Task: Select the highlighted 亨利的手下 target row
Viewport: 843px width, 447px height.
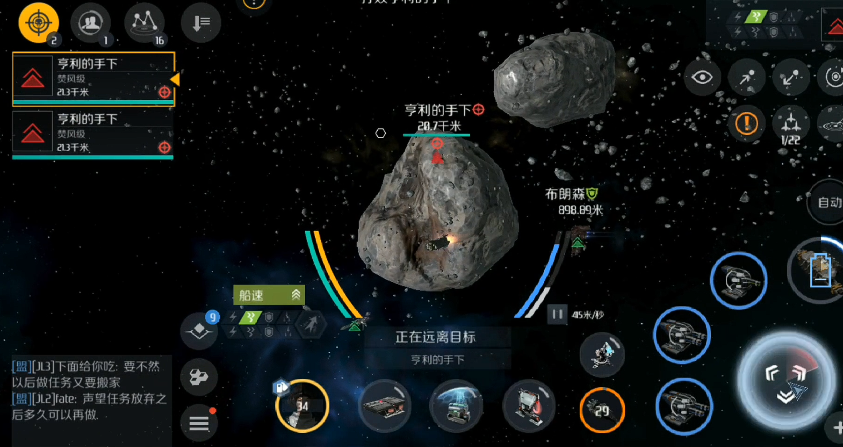Action: (93, 79)
